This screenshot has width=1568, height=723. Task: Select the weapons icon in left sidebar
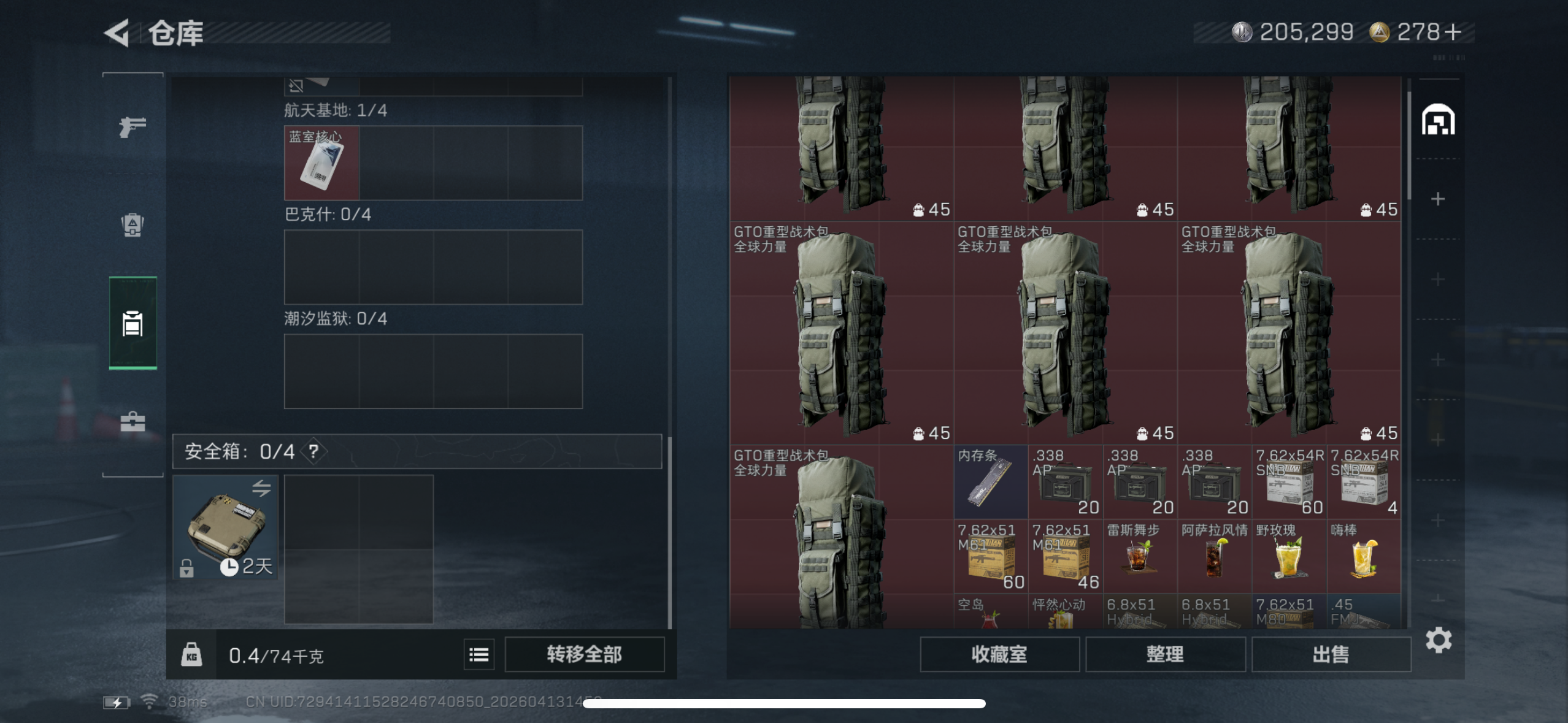tap(132, 126)
